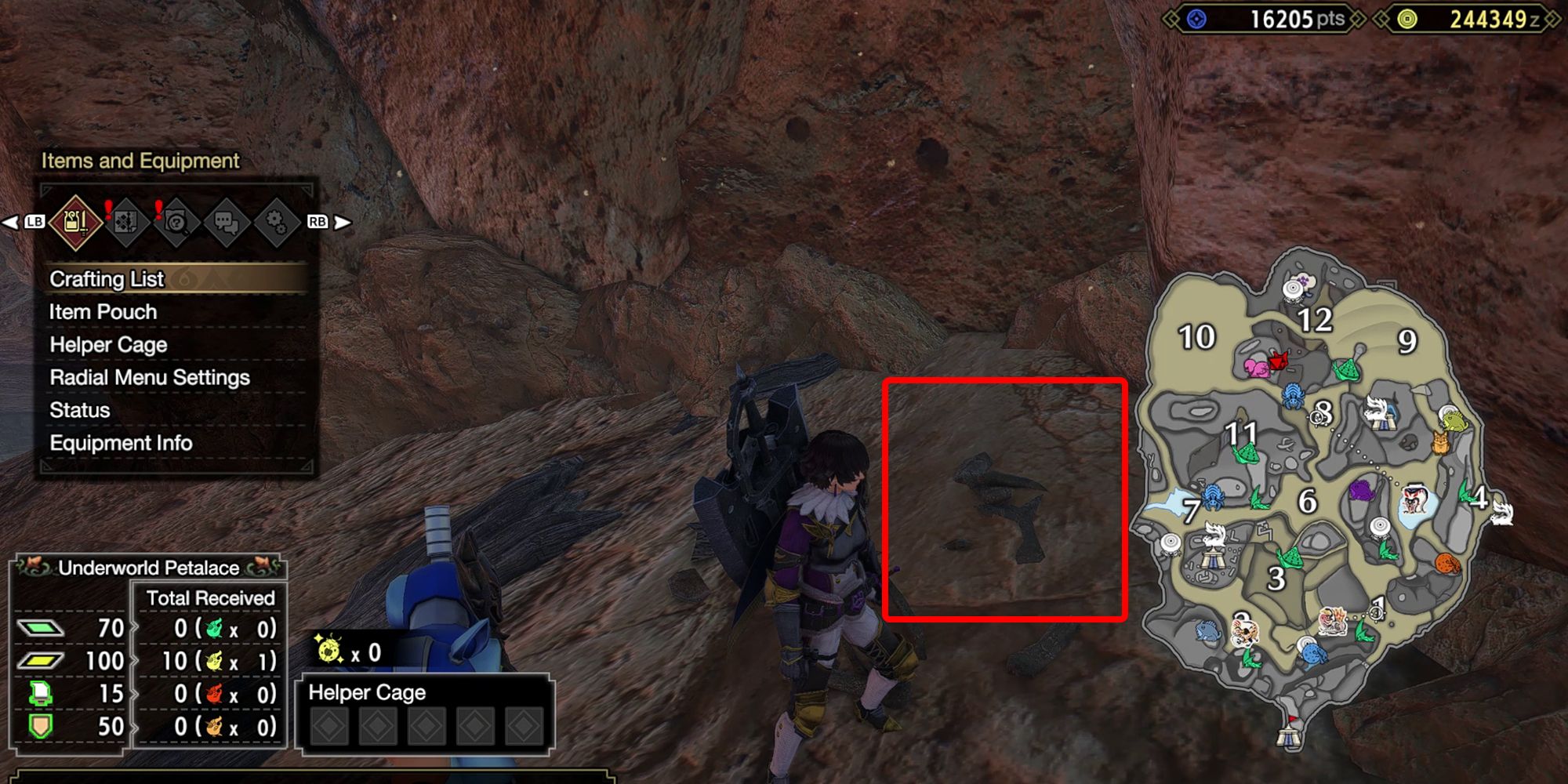This screenshot has width=1568, height=784.
Task: View Equipment Info
Action: point(119,443)
